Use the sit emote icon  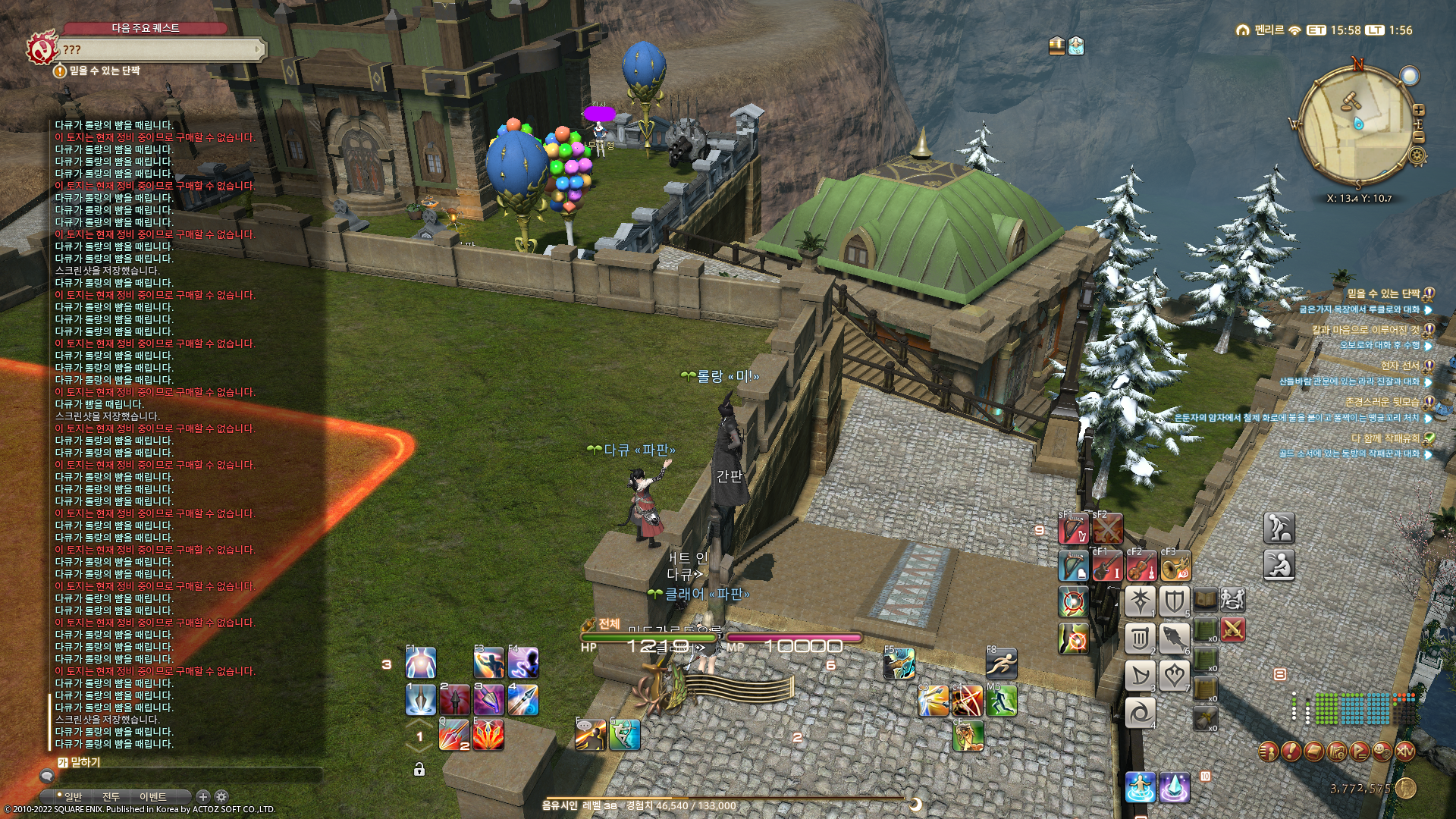coord(1279,565)
